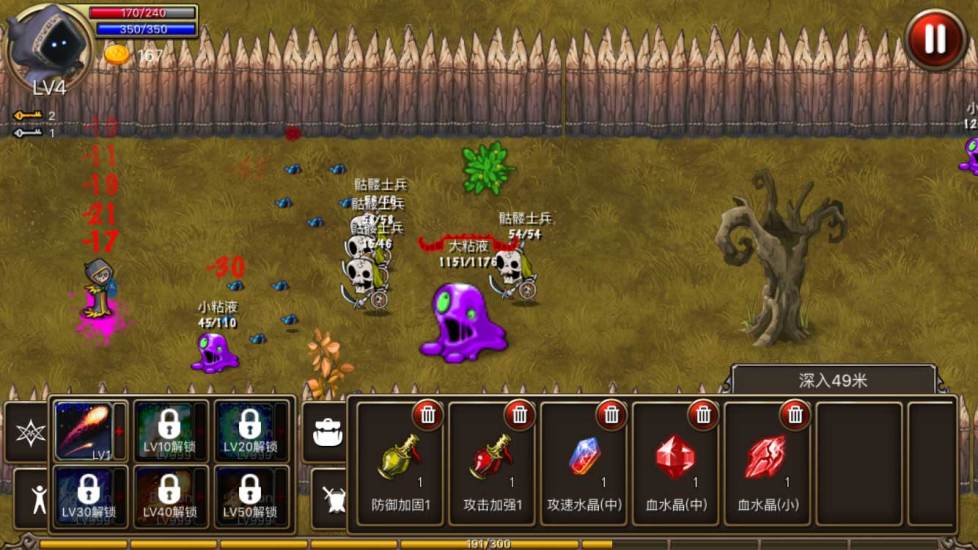Switch to the sword and shield equipment tab

click(329, 497)
